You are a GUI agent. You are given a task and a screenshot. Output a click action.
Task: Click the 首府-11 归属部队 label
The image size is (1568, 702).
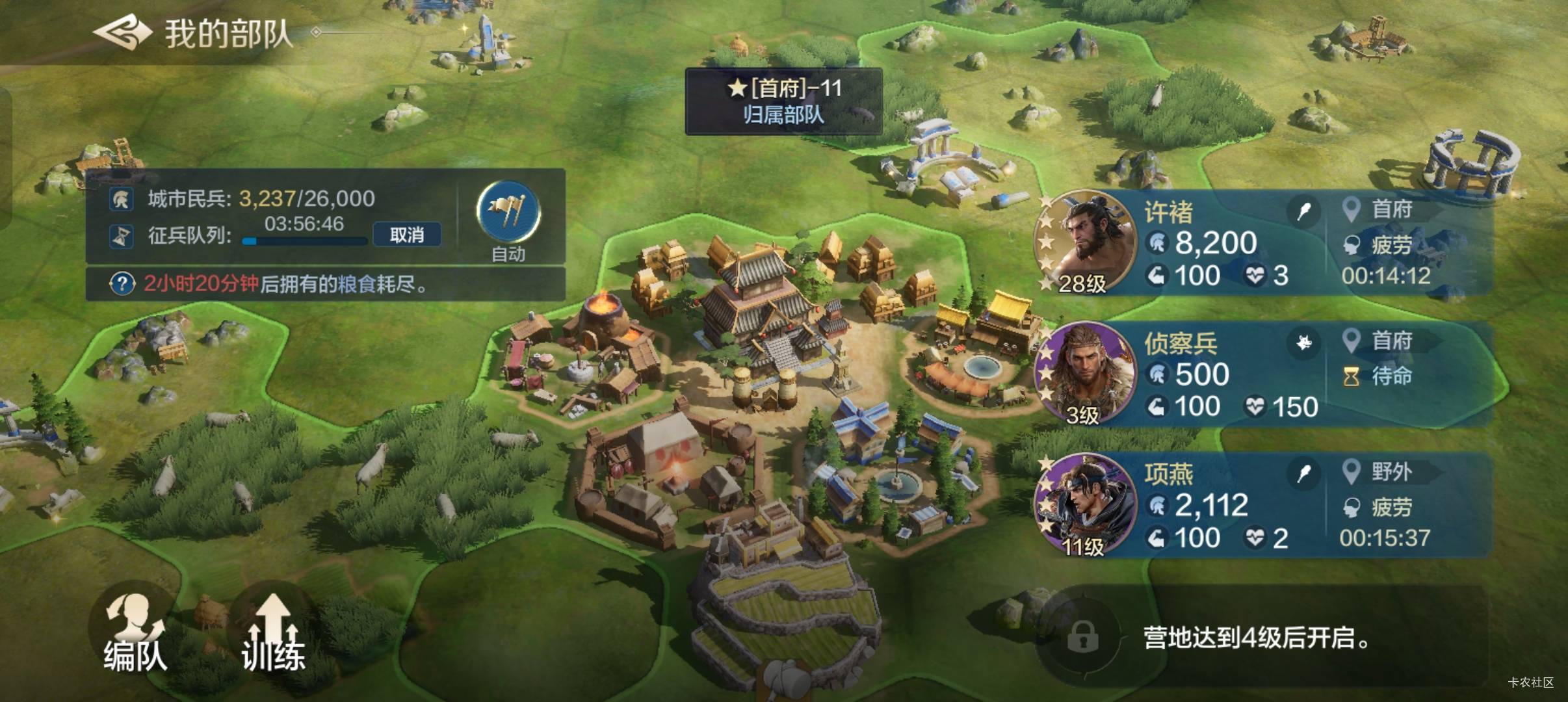pos(784,101)
